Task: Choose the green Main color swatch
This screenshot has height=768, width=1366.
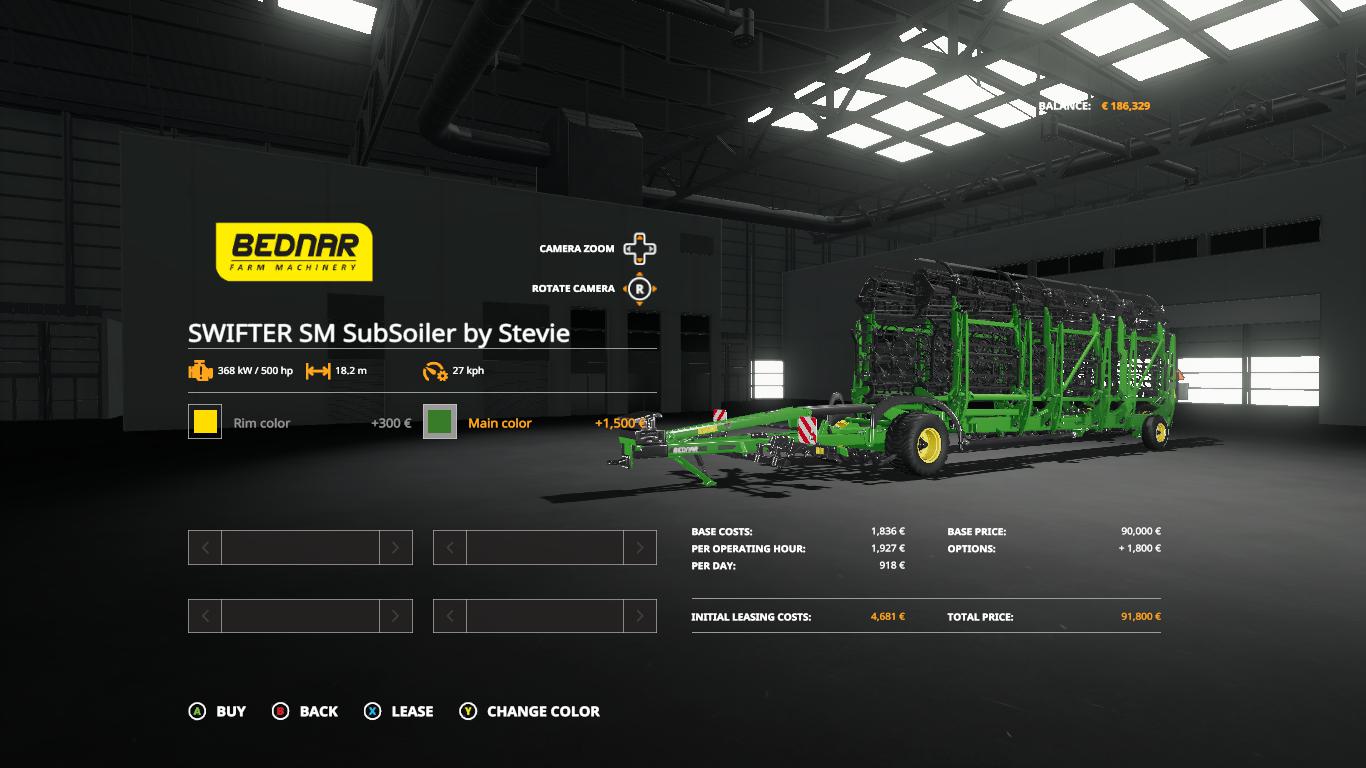Action: 440,422
